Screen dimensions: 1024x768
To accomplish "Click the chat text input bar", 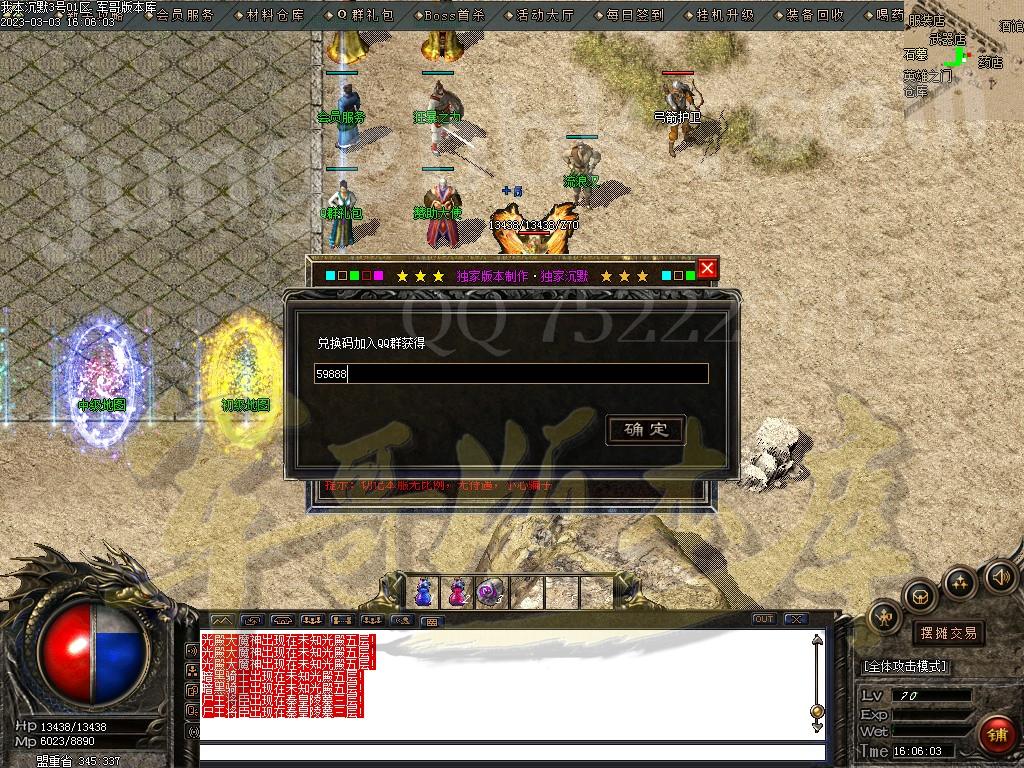I will point(512,754).
